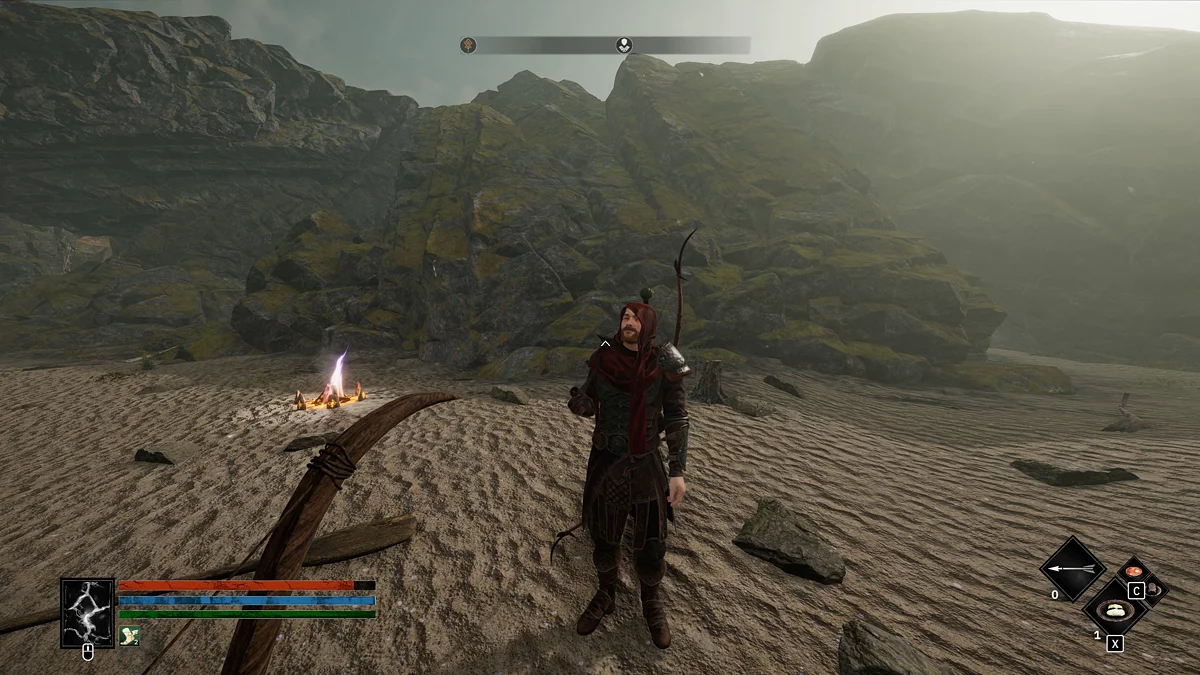Click the orange rune compass marker
This screenshot has width=1200, height=675.
(468, 45)
